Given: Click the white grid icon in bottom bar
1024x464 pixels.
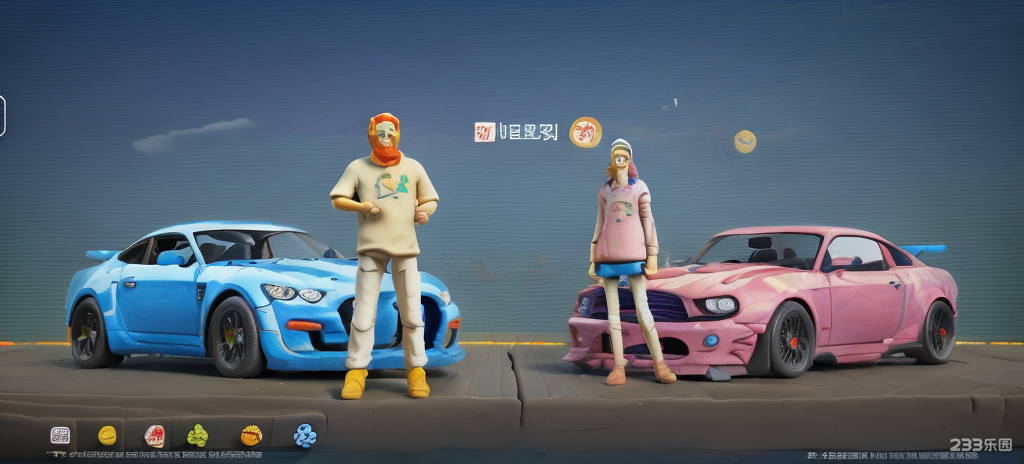Looking at the screenshot, I should 60,435.
